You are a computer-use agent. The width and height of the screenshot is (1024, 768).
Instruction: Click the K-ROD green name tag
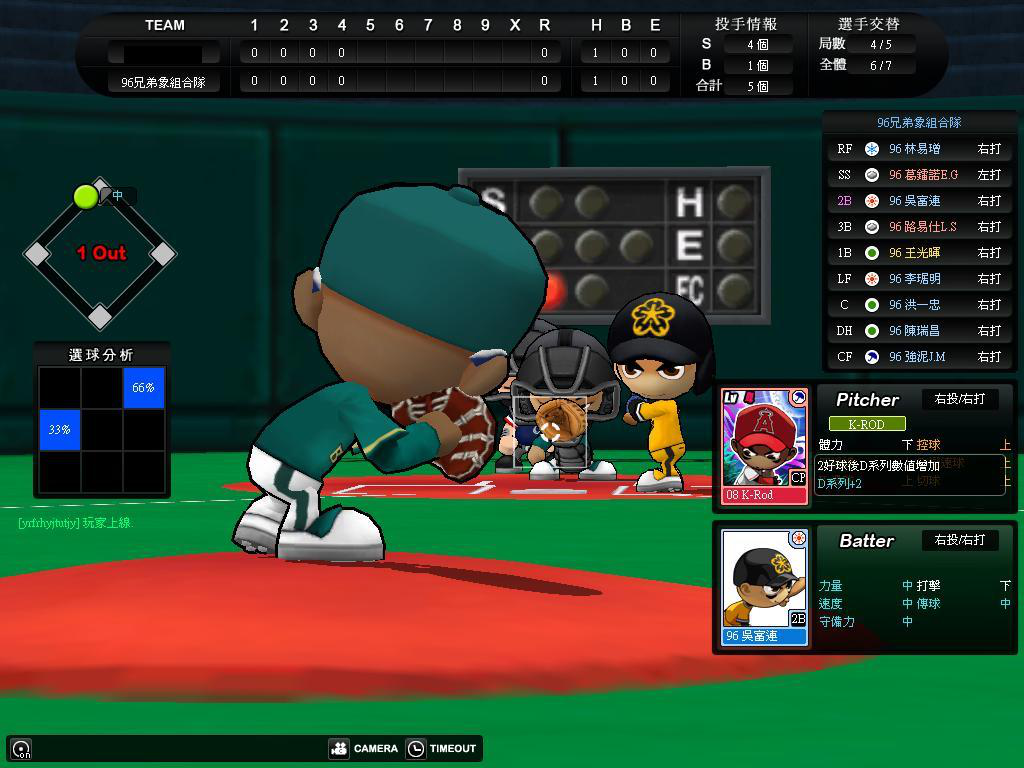point(866,424)
